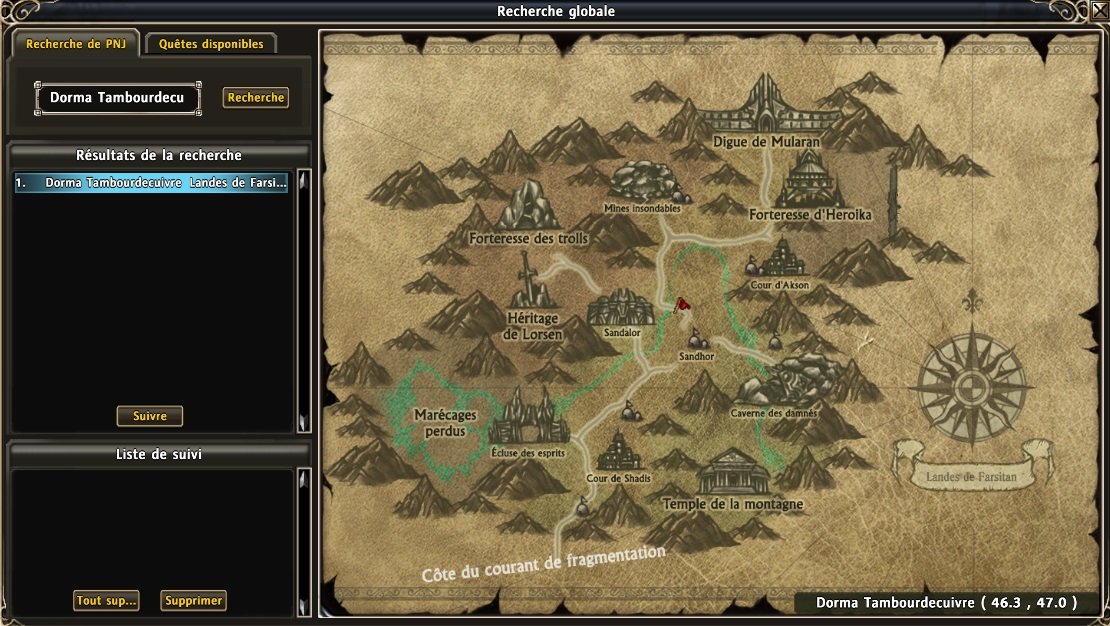Image resolution: width=1110 pixels, height=626 pixels.
Task: Click the NPC name search field
Action: coord(117,98)
